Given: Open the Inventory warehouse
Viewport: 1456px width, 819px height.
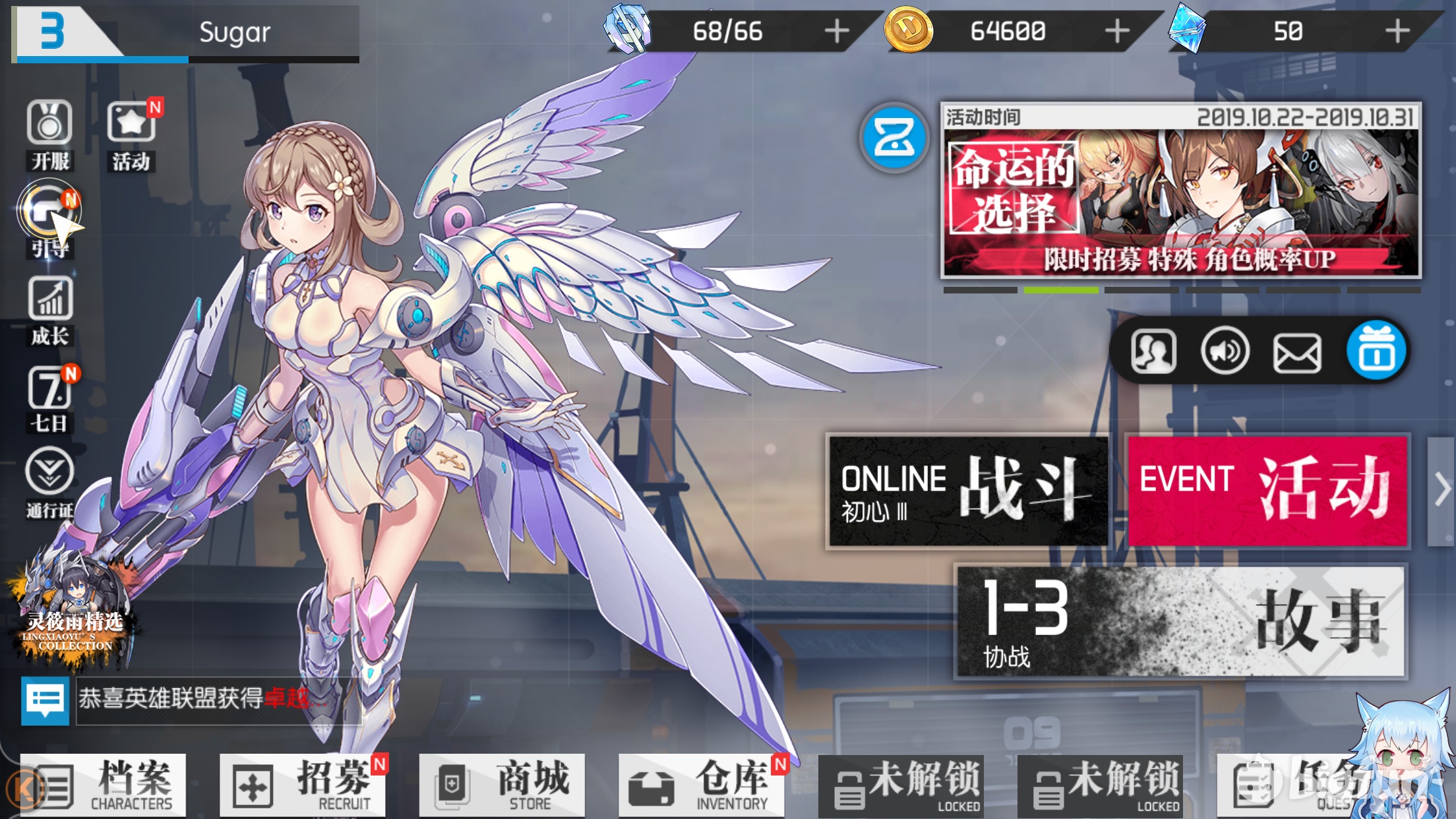Looking at the screenshot, I should (x=701, y=785).
